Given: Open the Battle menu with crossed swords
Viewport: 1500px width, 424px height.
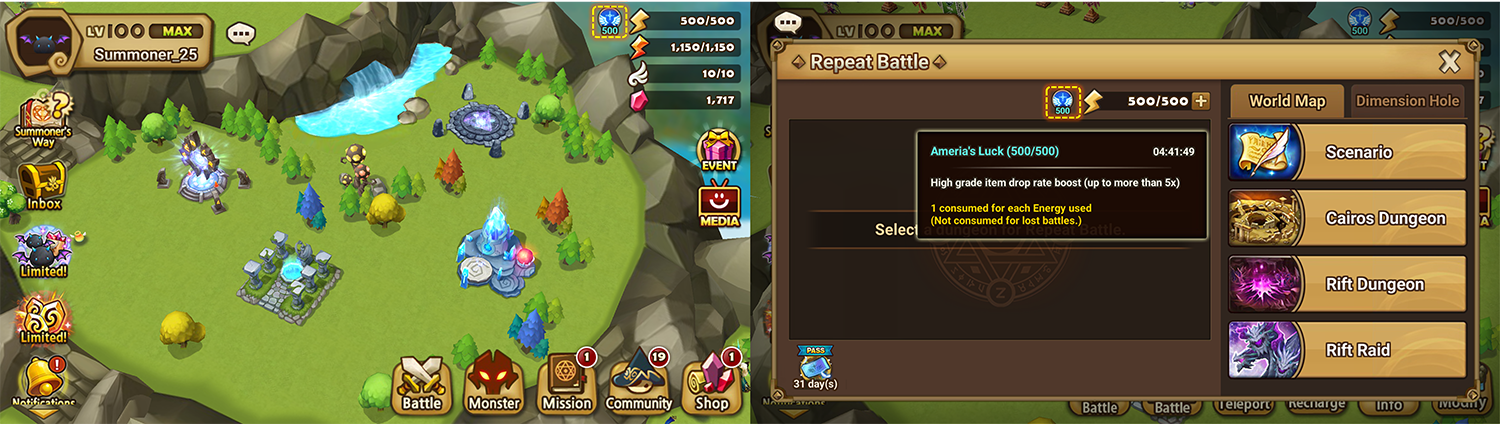Looking at the screenshot, I should coord(423,383).
